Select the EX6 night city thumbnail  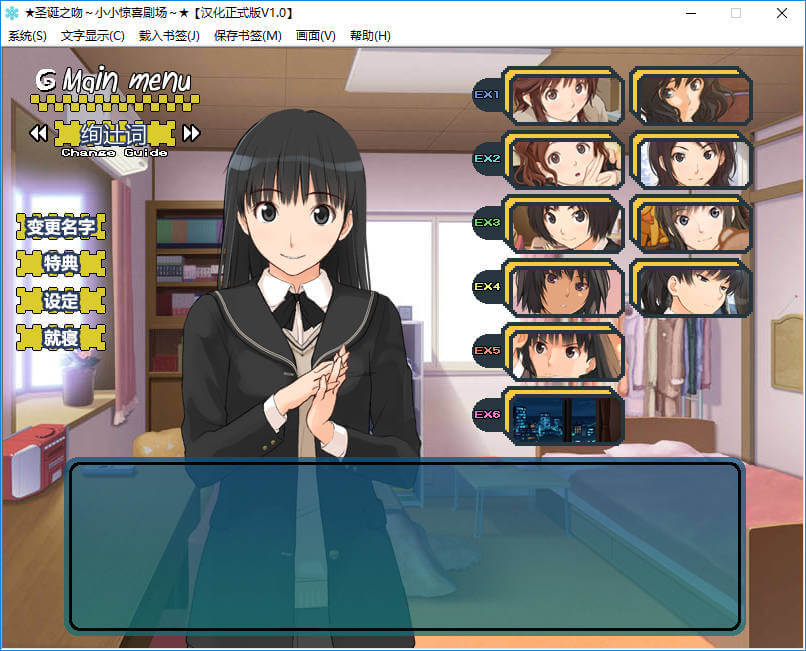point(565,416)
